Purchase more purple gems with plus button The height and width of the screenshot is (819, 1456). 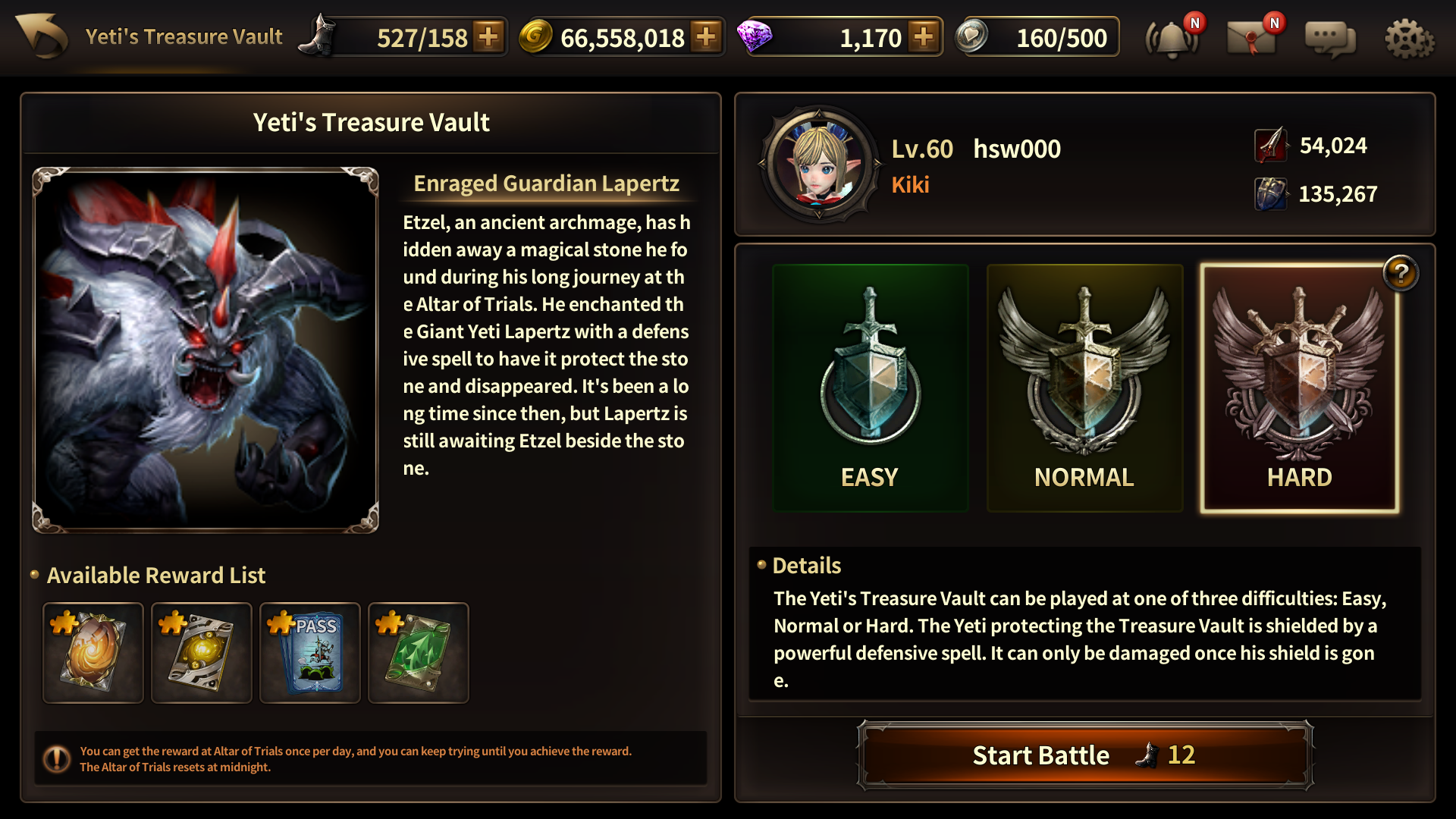[x=924, y=36]
